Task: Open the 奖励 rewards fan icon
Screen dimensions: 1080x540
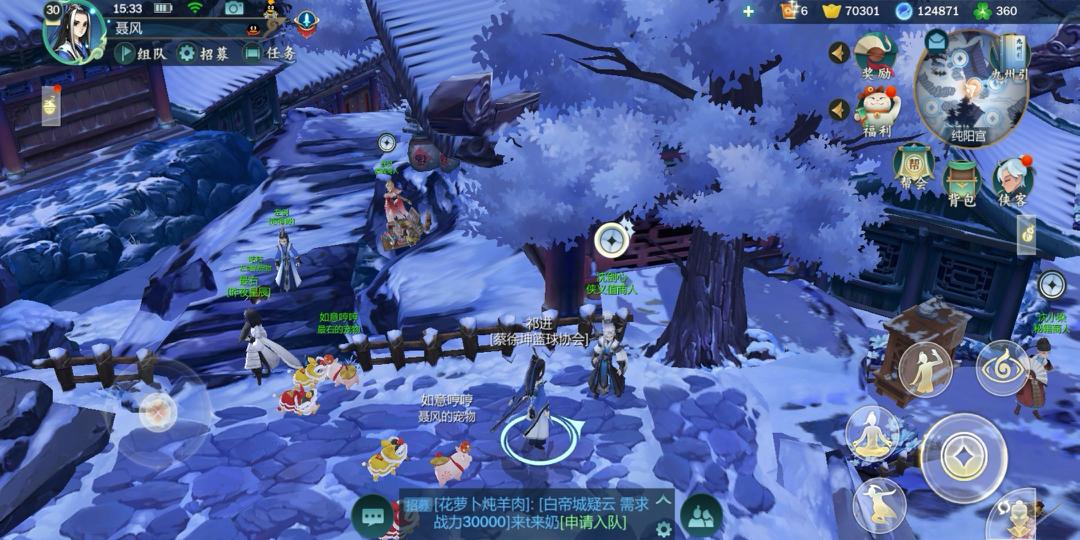Action: [876, 55]
